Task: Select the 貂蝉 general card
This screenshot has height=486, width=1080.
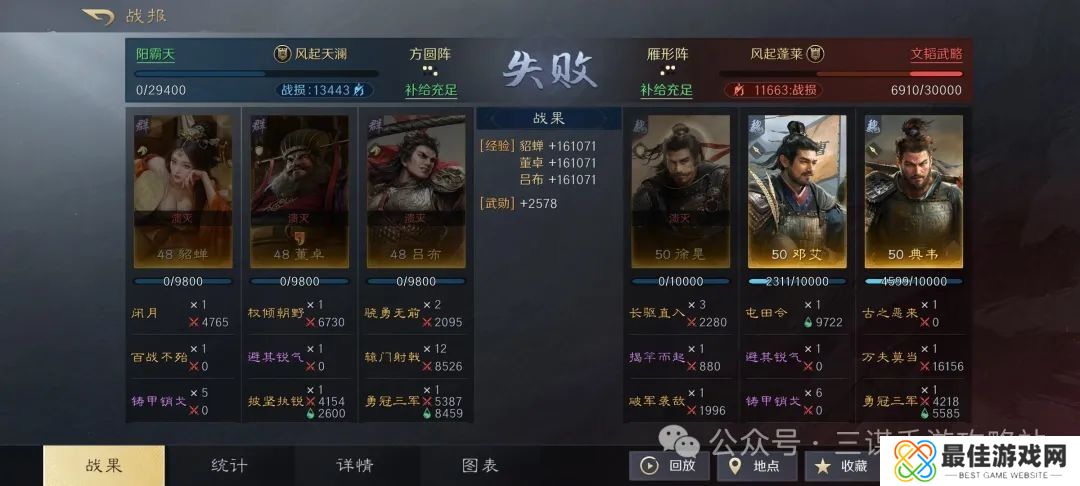Action: tap(183, 191)
